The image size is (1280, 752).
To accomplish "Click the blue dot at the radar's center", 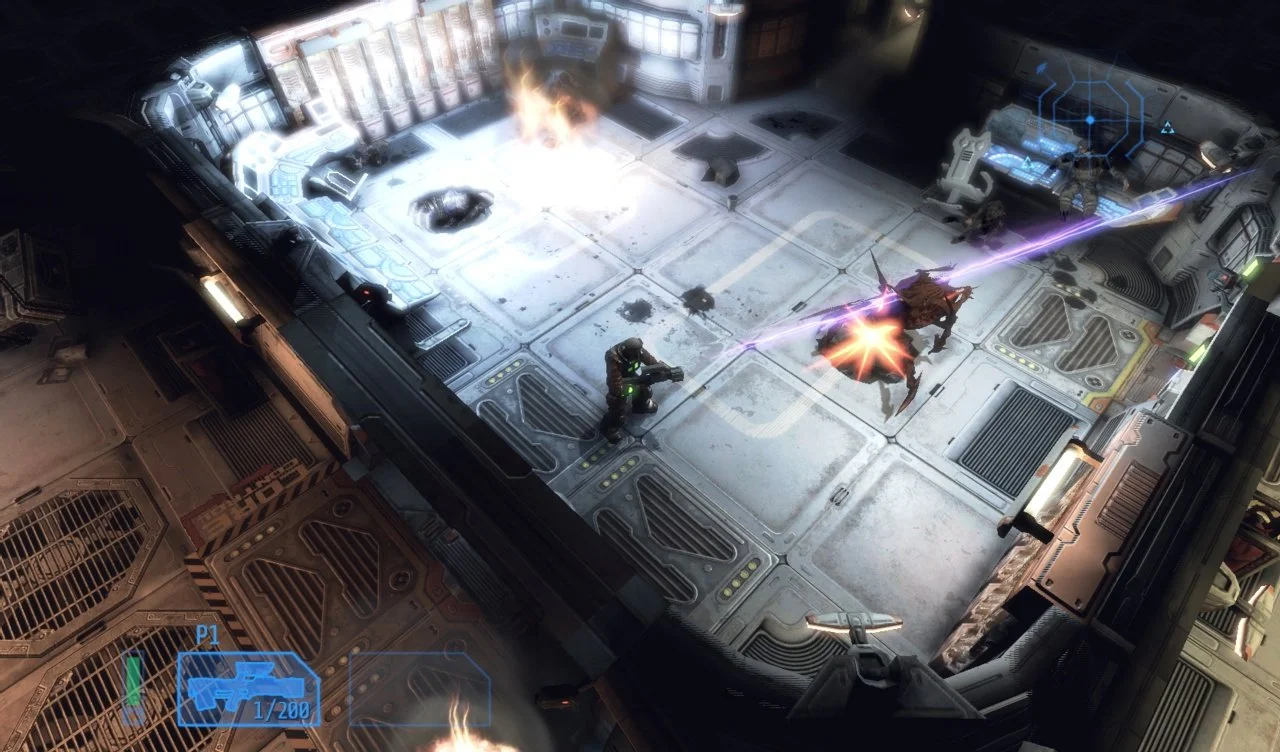I will (1088, 119).
